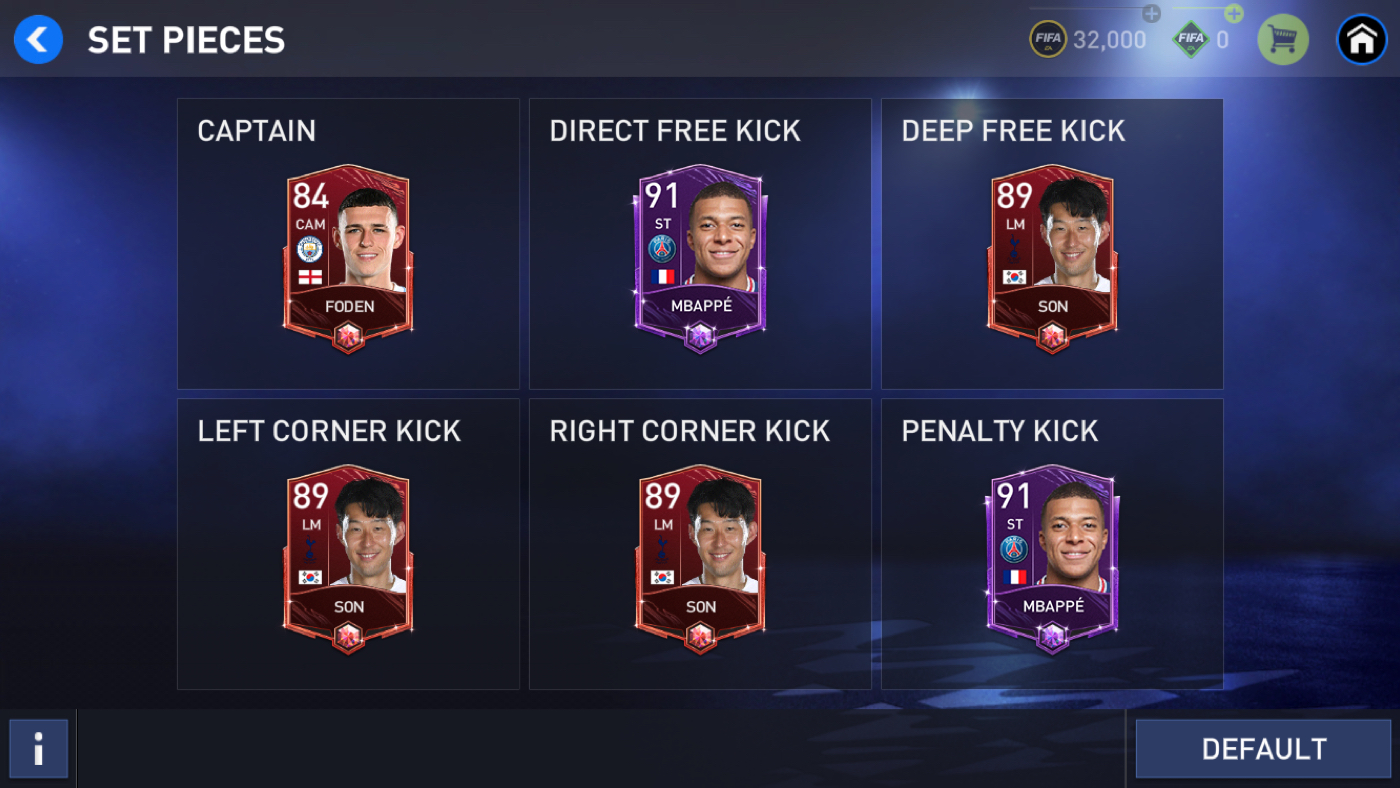The width and height of the screenshot is (1400, 788).
Task: Open the DIRECT FREE KICK taker slot
Action: (x=700, y=255)
